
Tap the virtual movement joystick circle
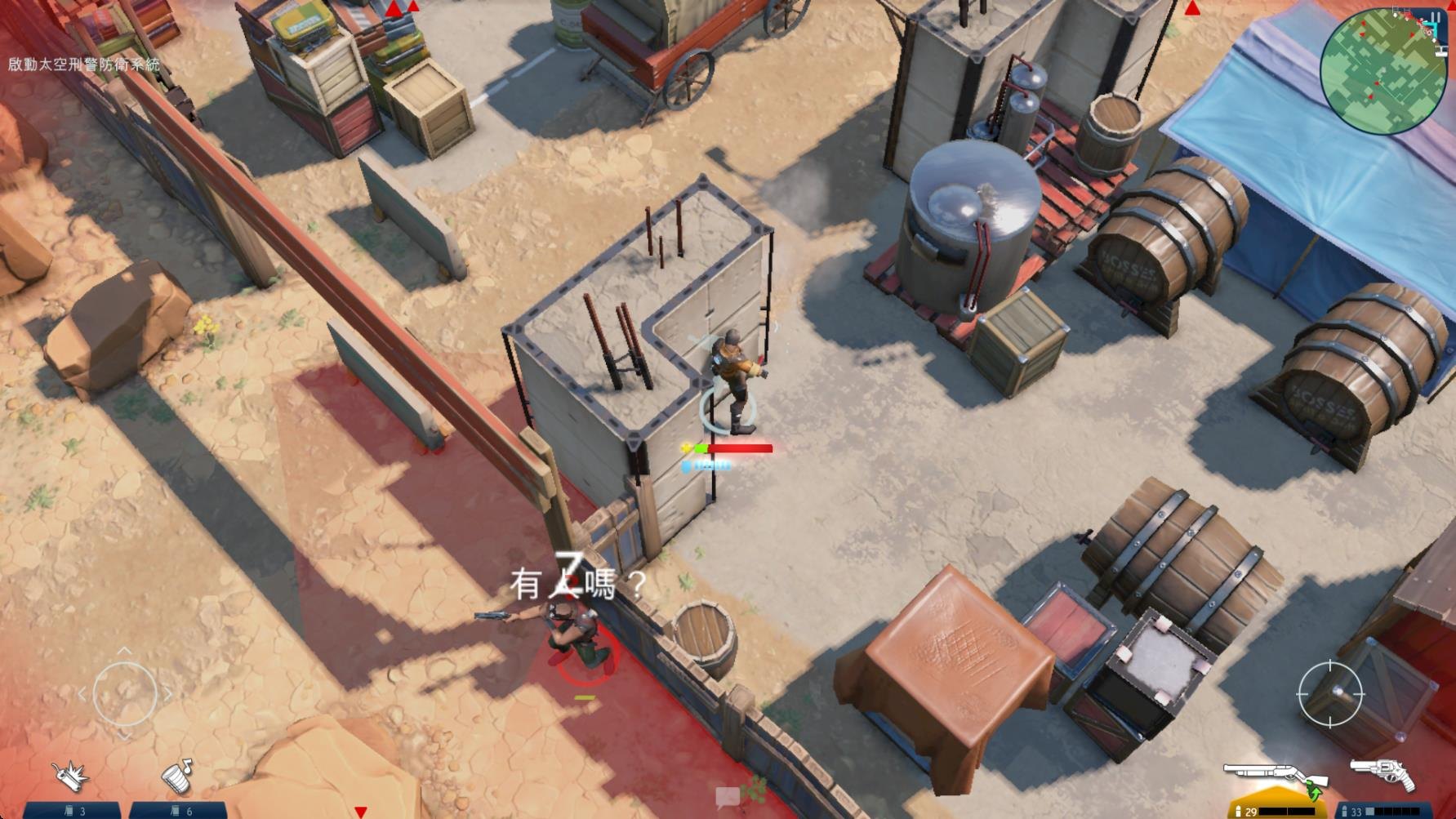124,694
